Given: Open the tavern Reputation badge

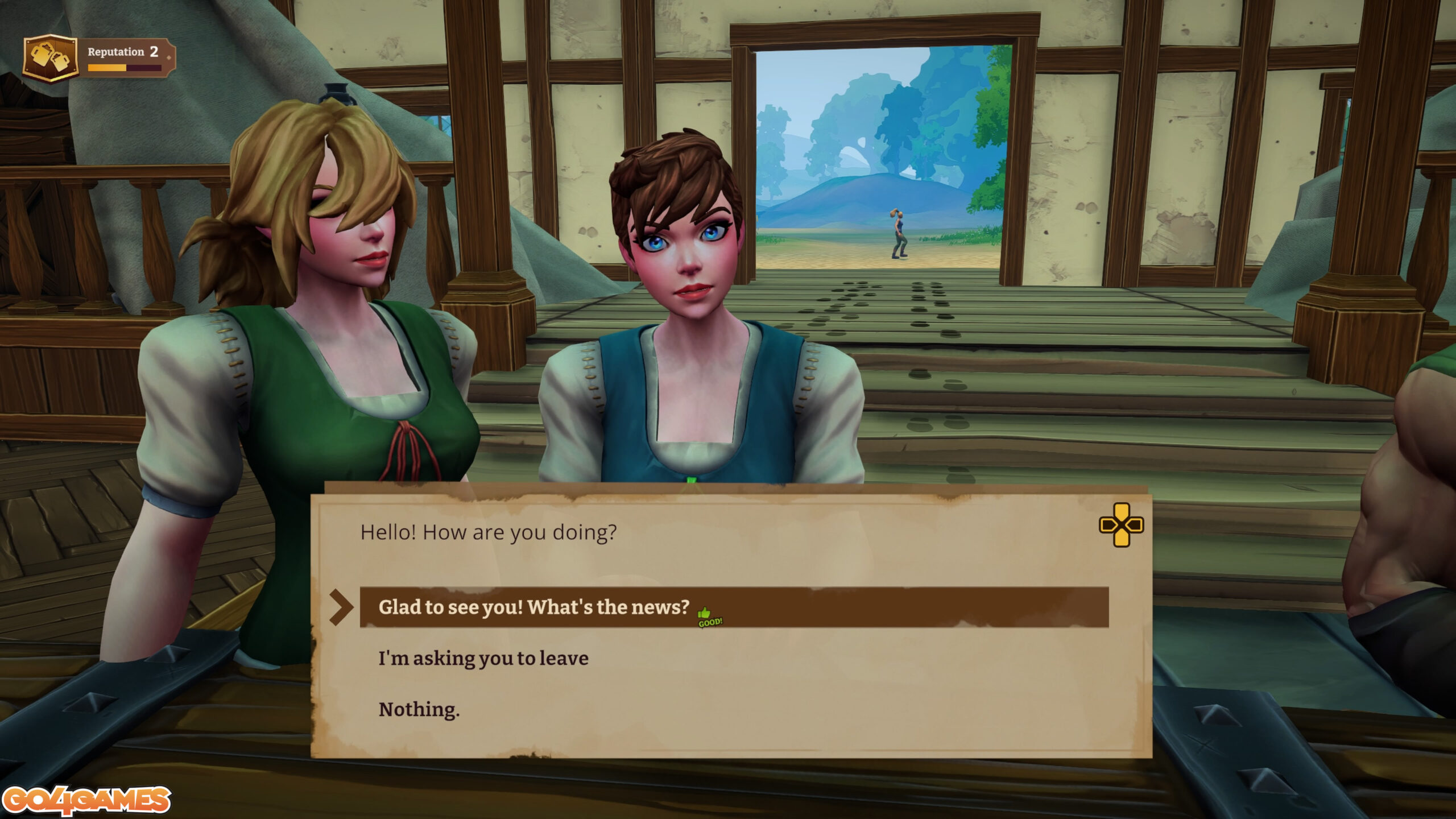Looking at the screenshot, I should [50, 58].
